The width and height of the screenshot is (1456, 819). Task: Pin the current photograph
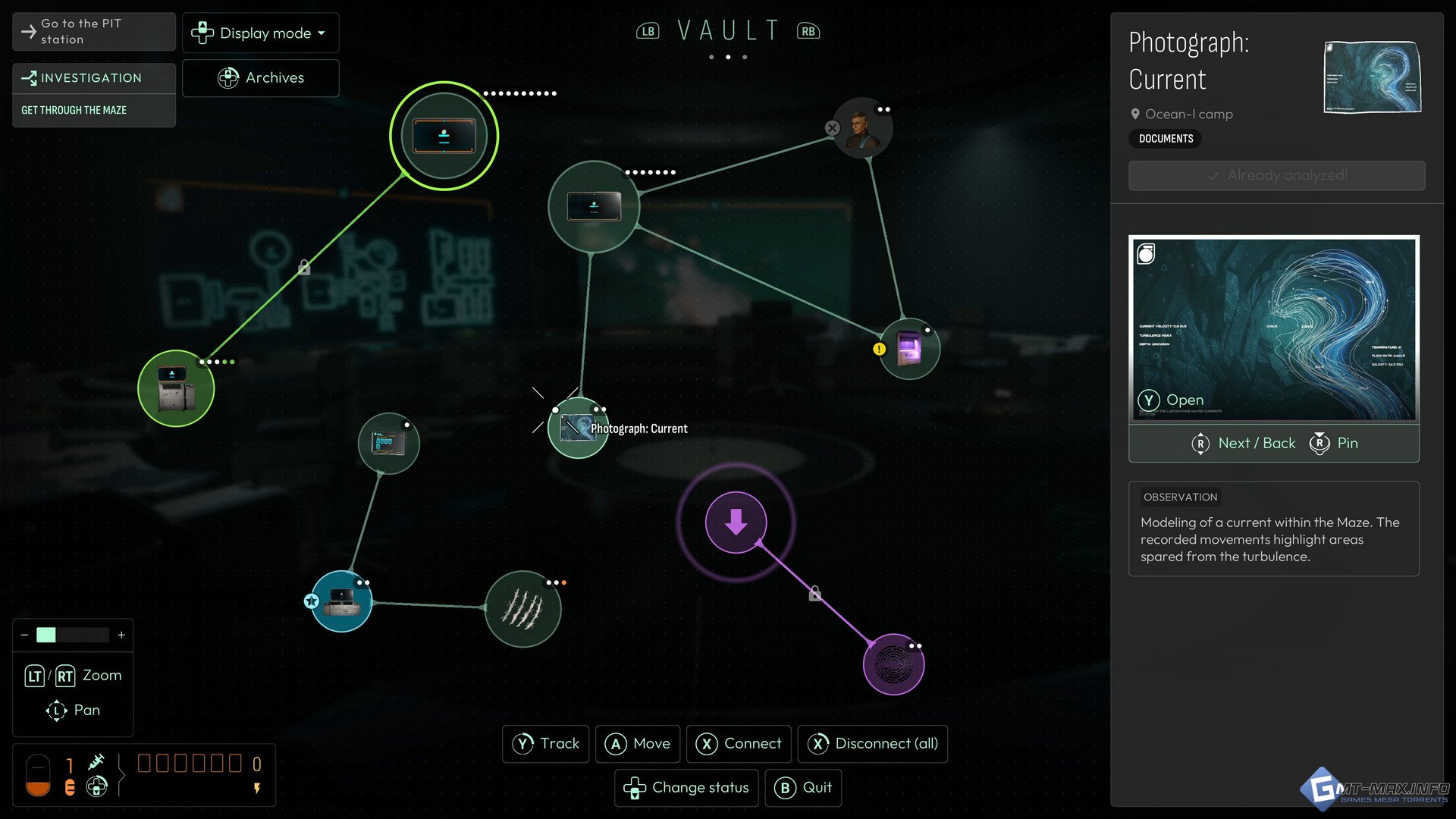tap(1334, 444)
